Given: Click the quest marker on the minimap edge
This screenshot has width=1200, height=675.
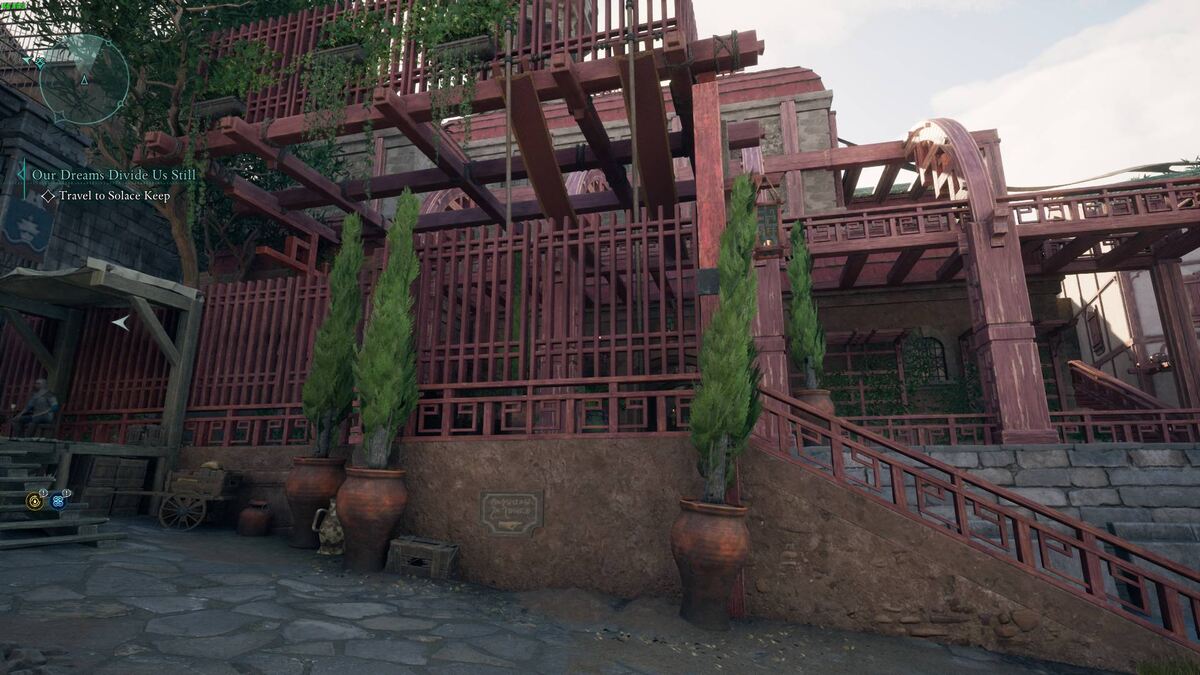Looking at the screenshot, I should 42,62.
